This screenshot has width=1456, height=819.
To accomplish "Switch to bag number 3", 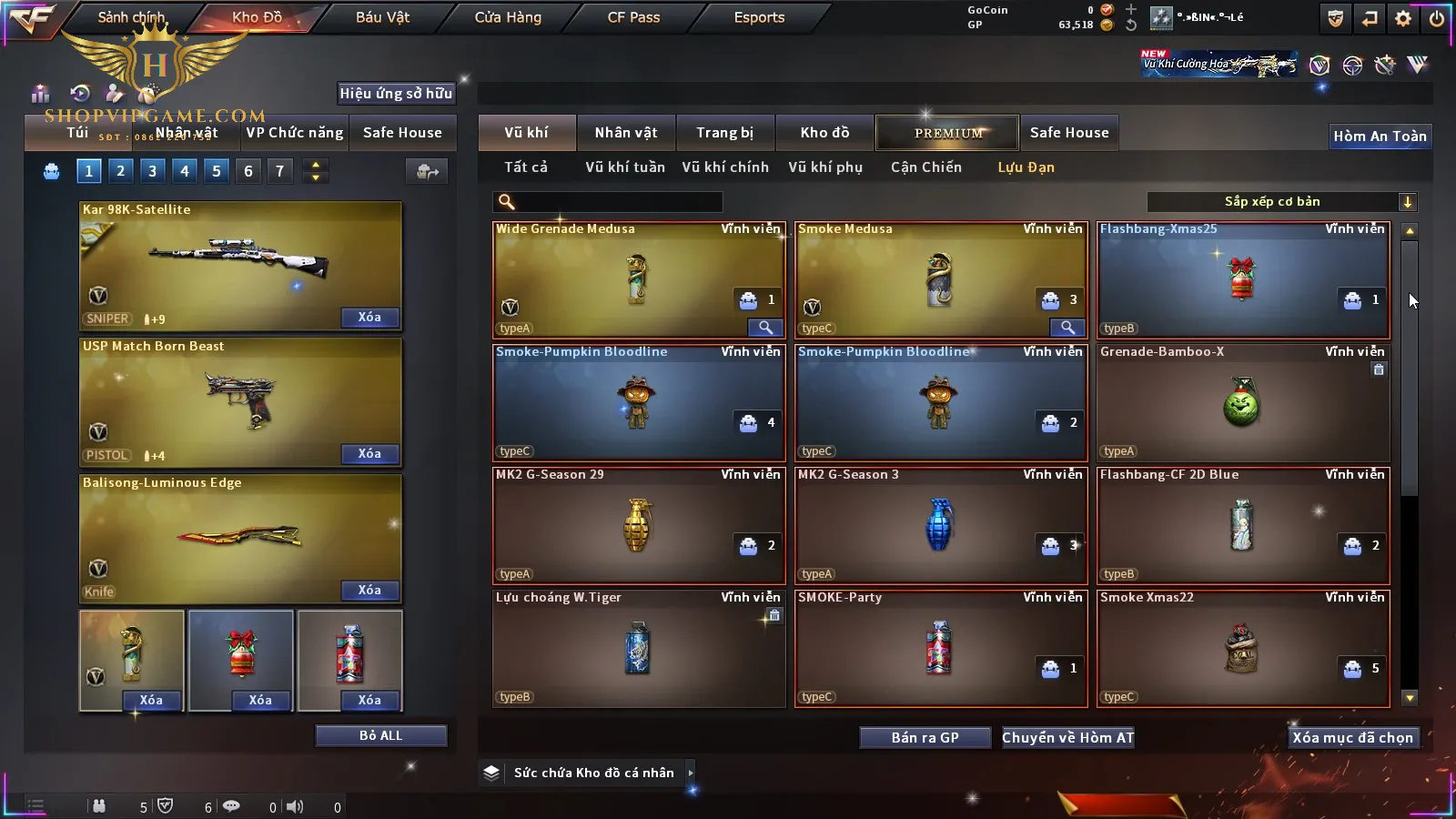I will [152, 171].
